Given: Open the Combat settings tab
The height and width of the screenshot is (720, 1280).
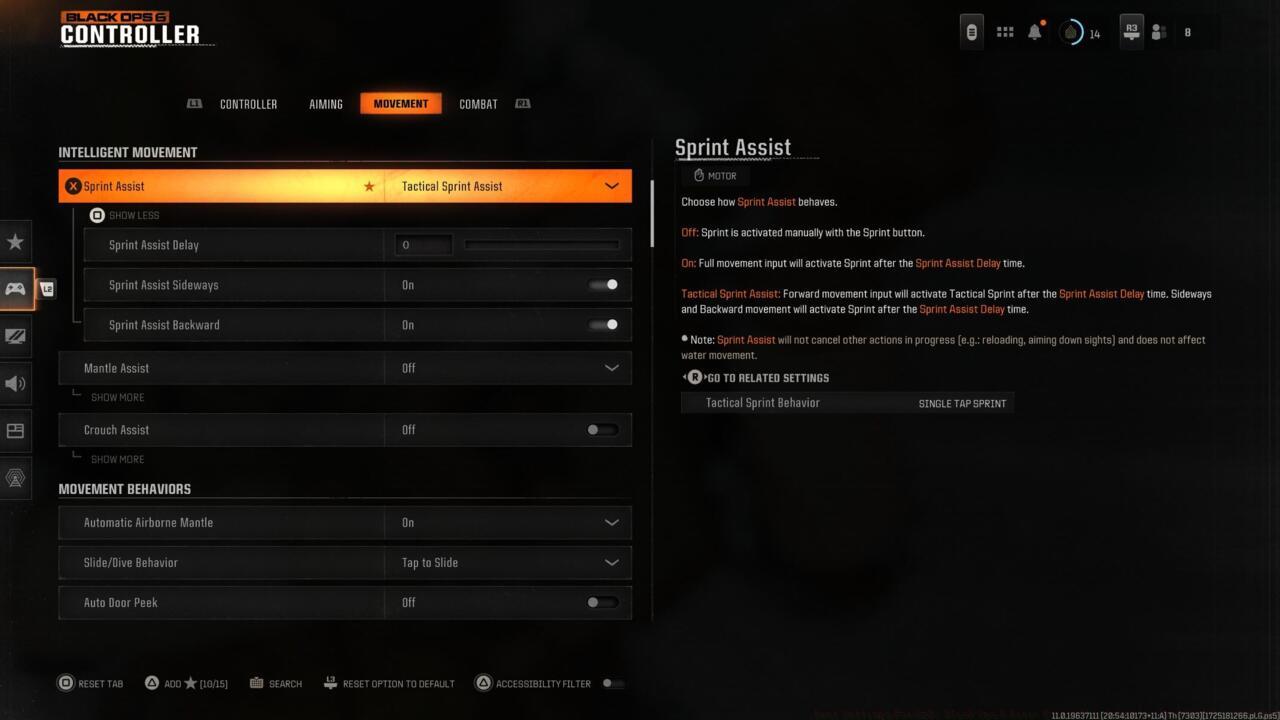Looking at the screenshot, I should pyautogui.click(x=478, y=103).
